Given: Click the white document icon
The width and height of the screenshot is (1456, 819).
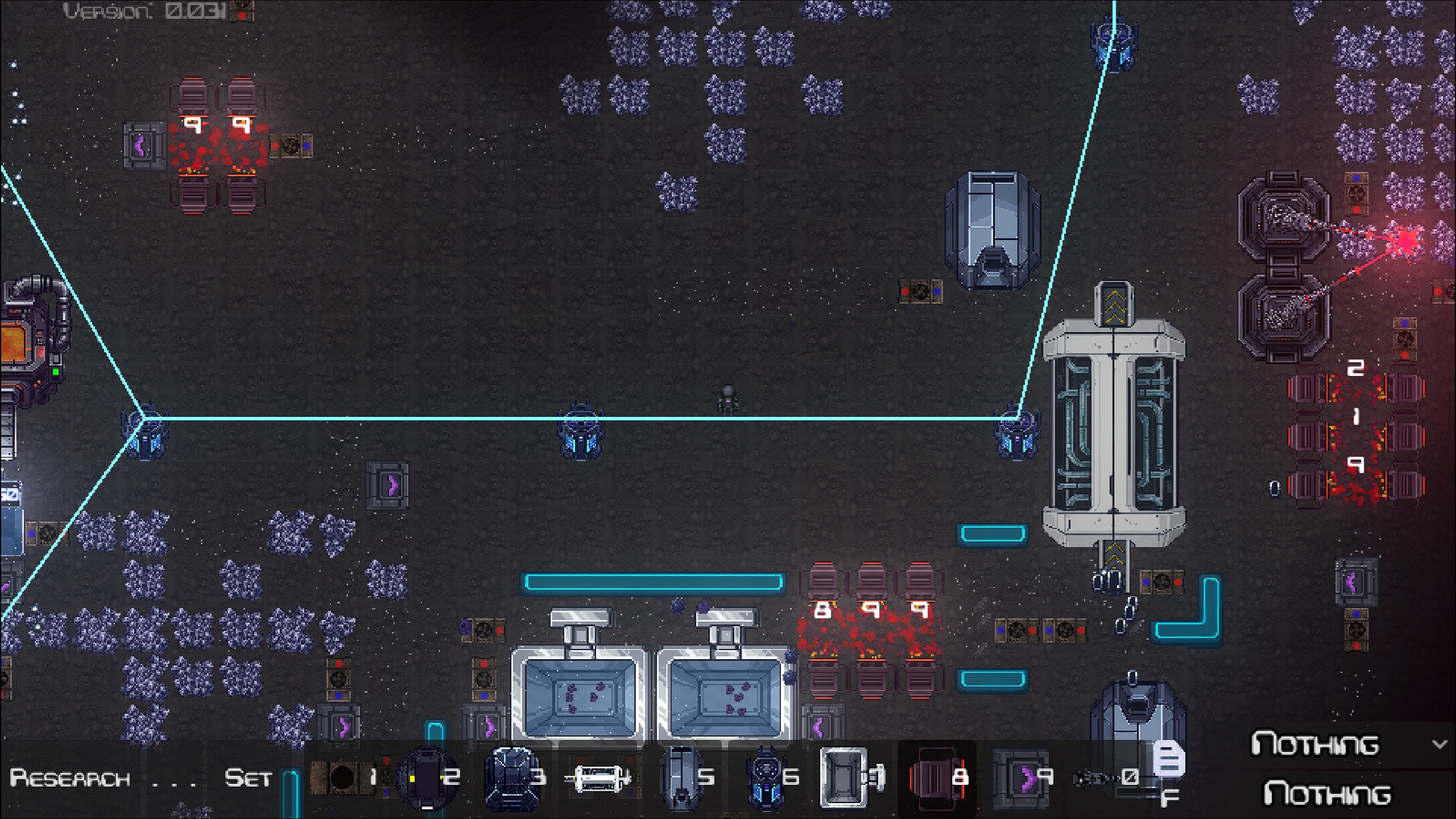Looking at the screenshot, I should (x=1168, y=760).
